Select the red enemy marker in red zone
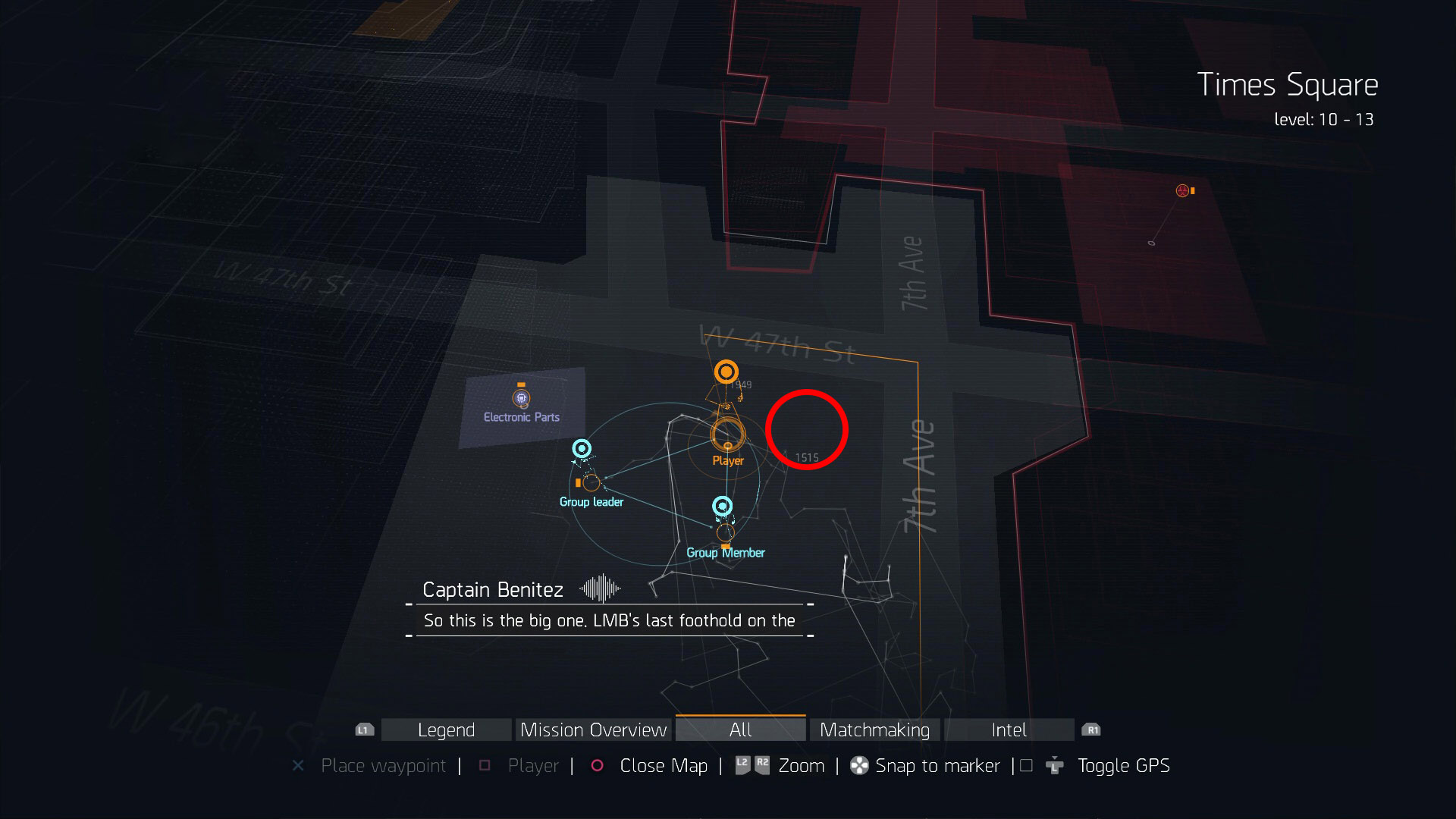Viewport: 1456px width, 819px height. (x=1182, y=190)
